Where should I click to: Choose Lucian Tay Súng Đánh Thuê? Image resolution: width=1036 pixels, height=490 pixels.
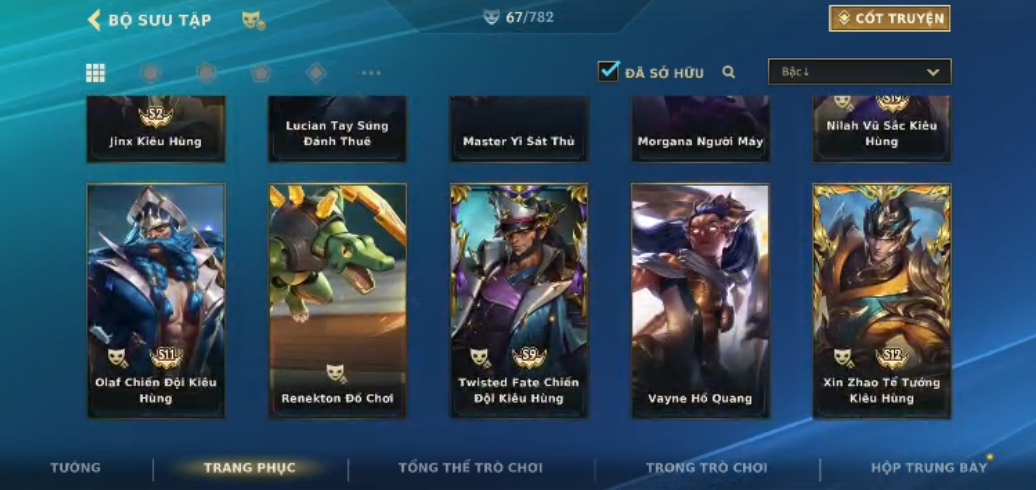pyautogui.click(x=337, y=129)
